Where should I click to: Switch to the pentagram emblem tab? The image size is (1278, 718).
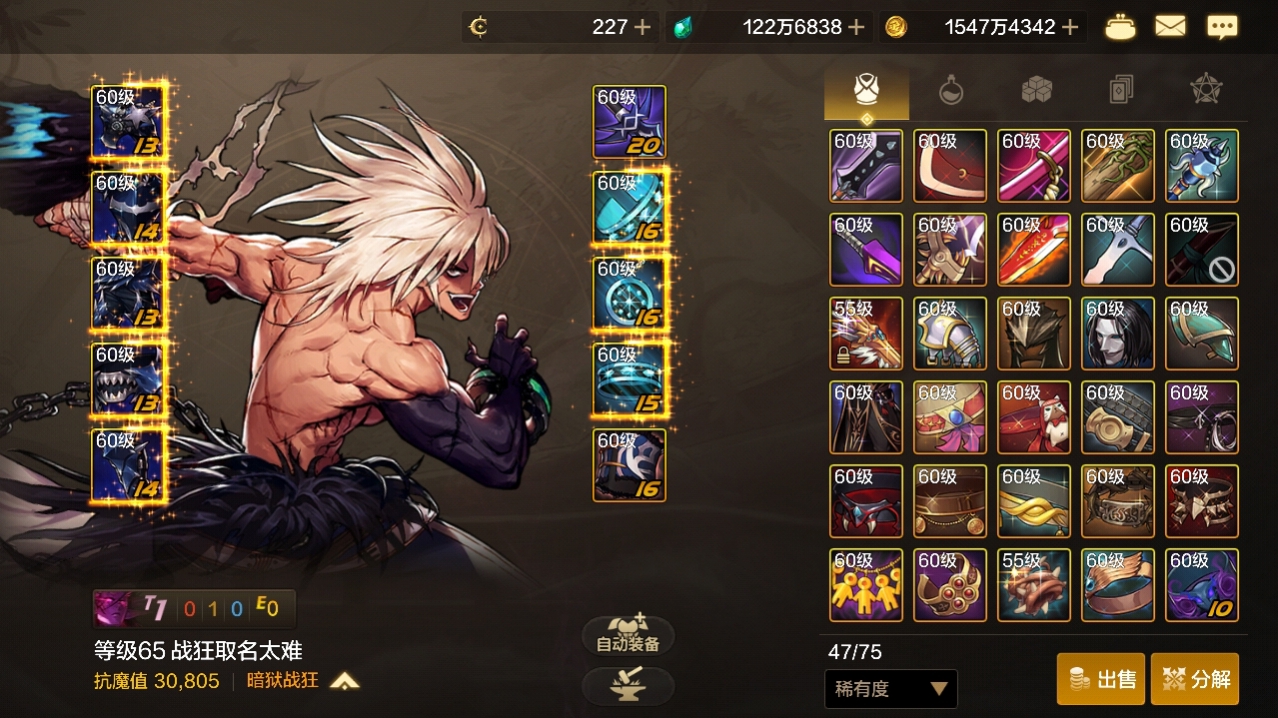click(x=1206, y=91)
